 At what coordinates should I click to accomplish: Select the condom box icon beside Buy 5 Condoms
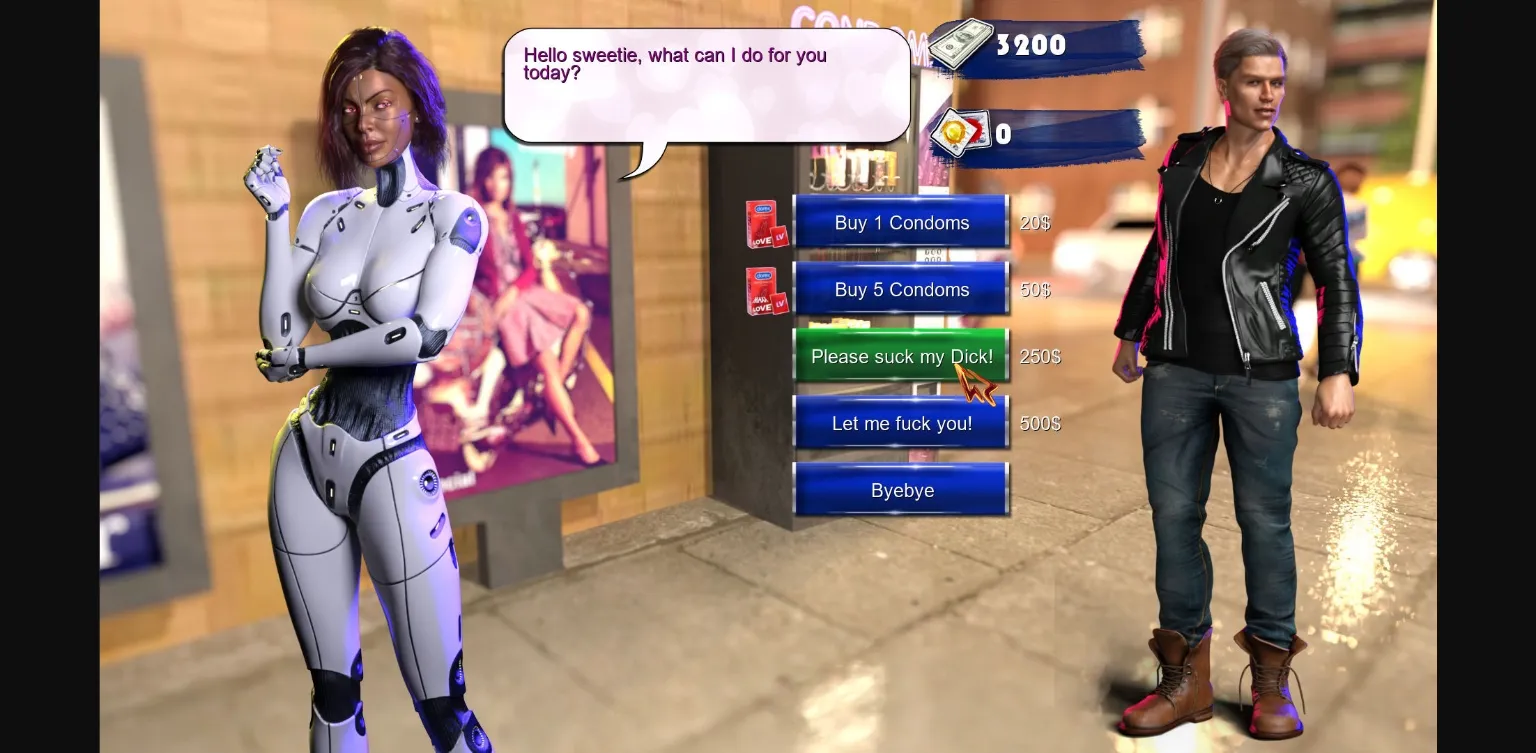(x=765, y=289)
